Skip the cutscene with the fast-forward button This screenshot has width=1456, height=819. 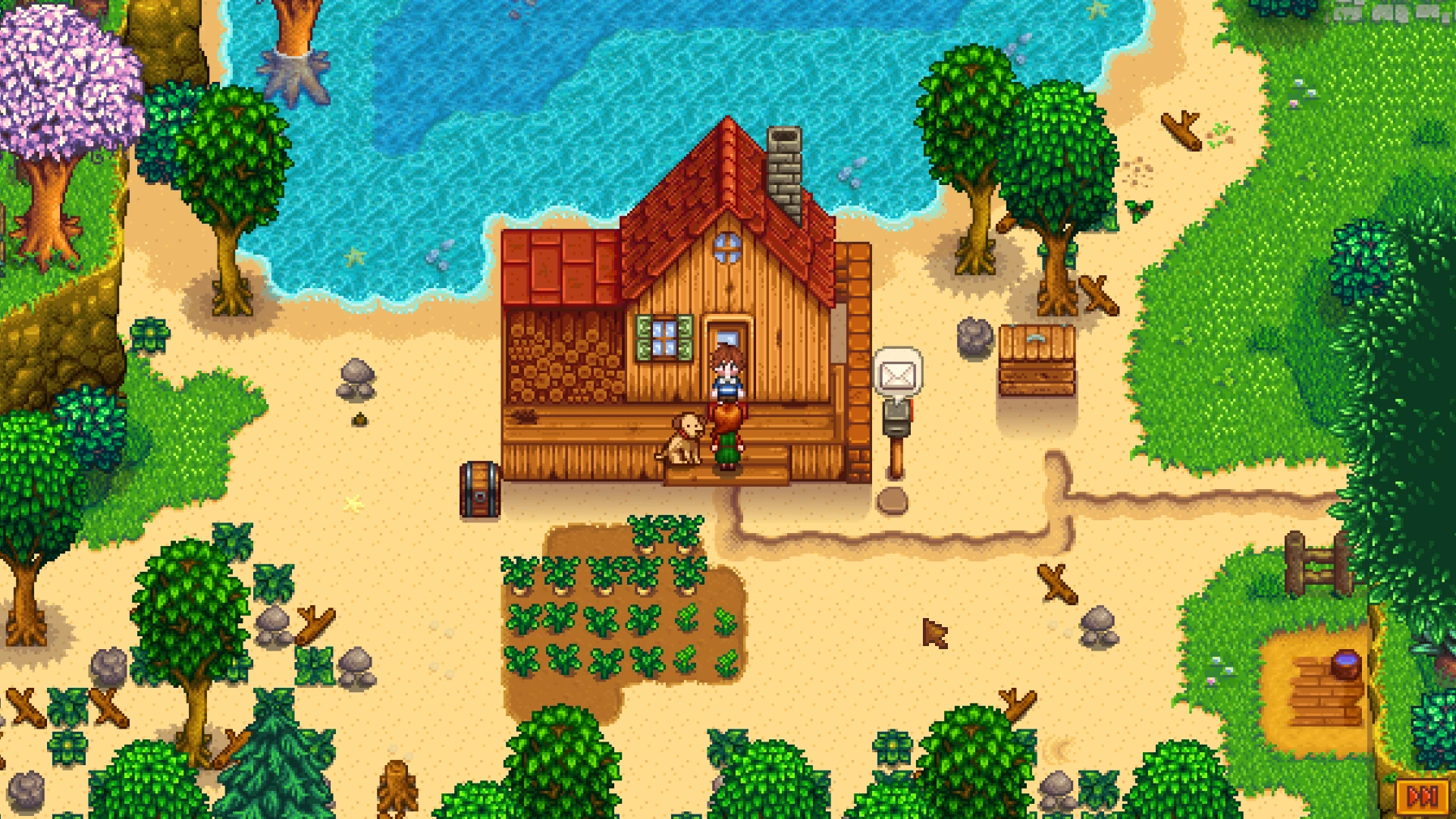tap(1422, 796)
